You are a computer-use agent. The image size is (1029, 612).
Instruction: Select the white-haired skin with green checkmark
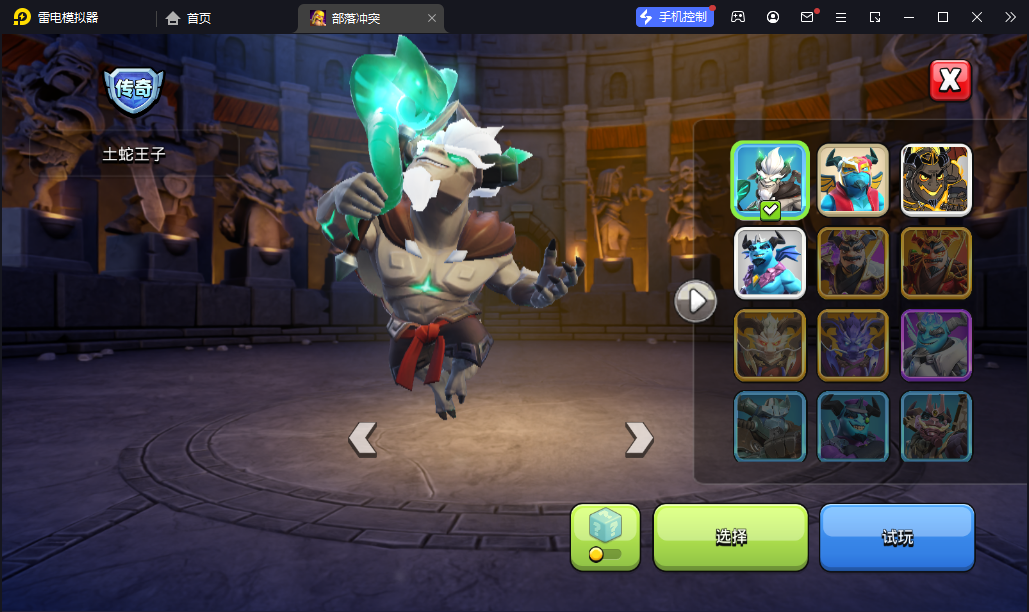pos(769,180)
